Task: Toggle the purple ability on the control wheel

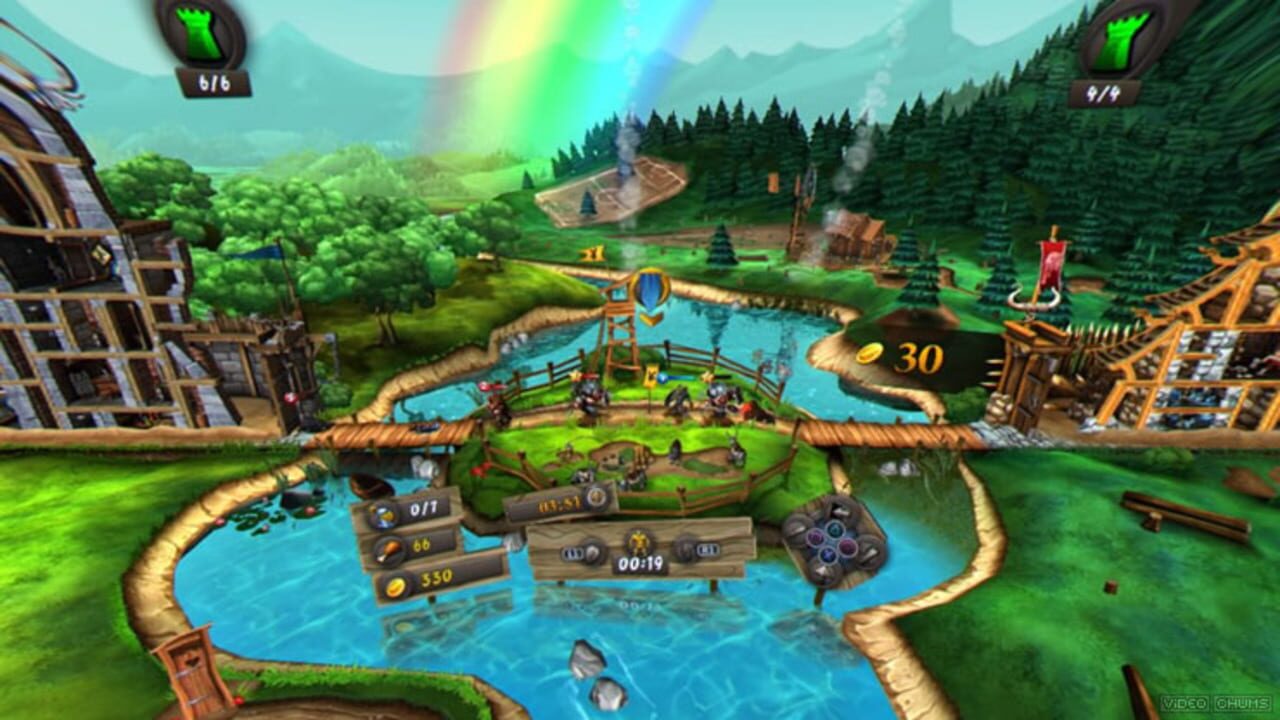Action: [x=815, y=536]
